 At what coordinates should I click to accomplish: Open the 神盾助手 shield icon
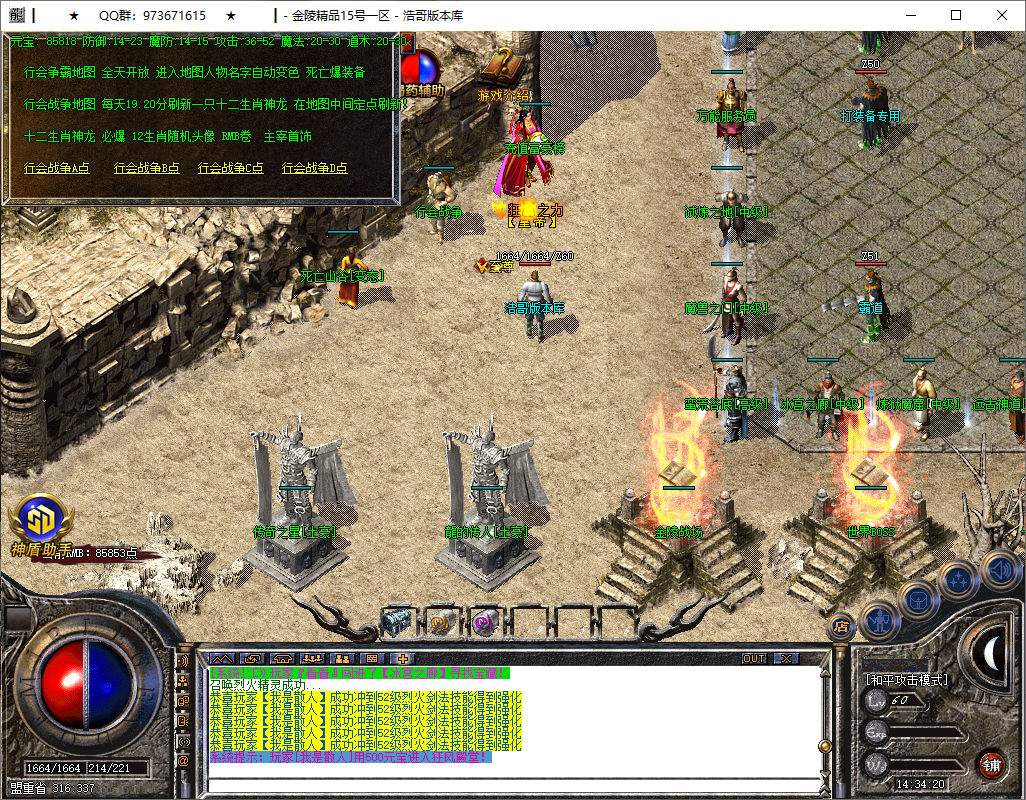click(41, 520)
